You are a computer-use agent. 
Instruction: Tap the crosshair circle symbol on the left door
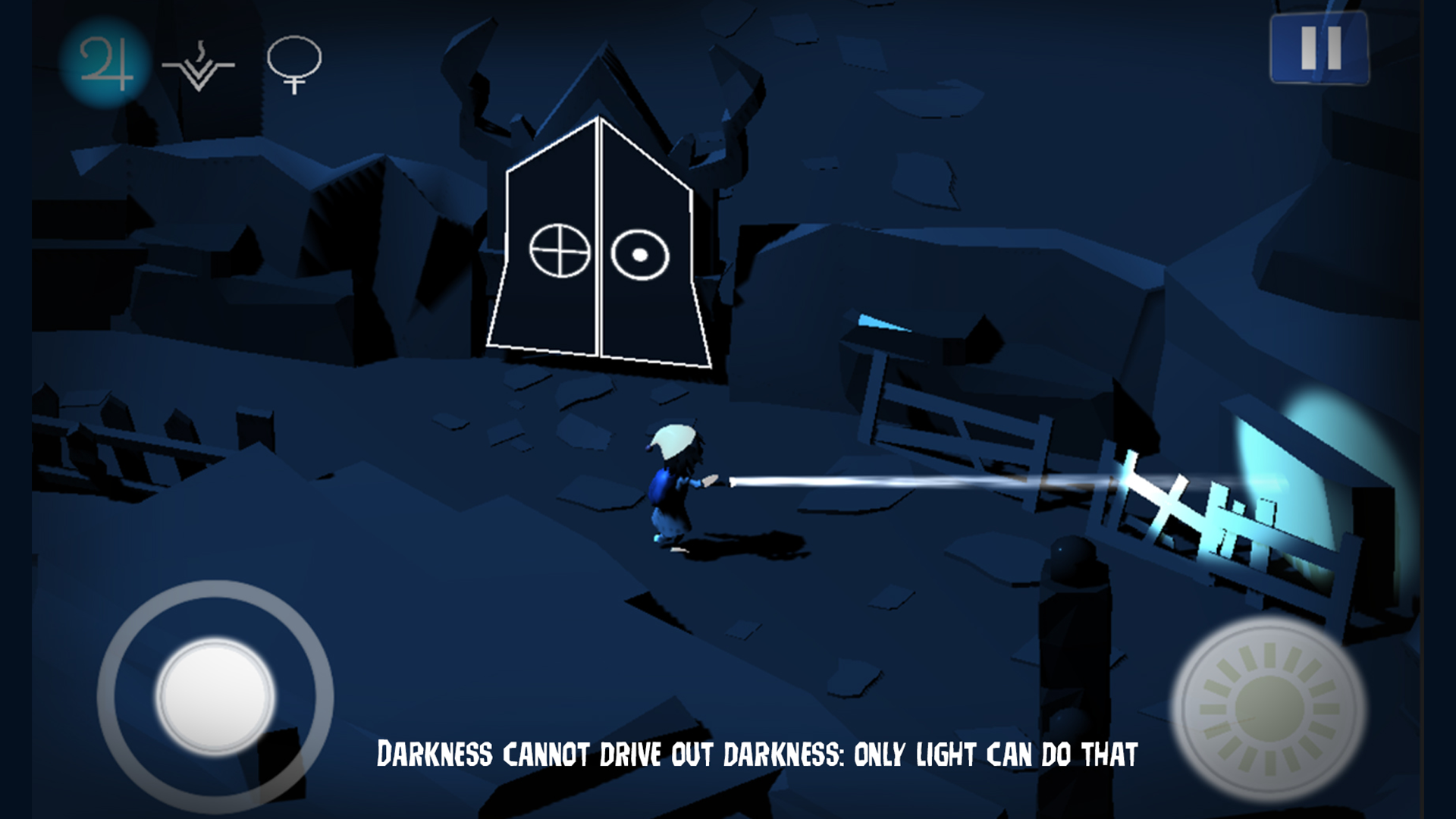pos(561,250)
